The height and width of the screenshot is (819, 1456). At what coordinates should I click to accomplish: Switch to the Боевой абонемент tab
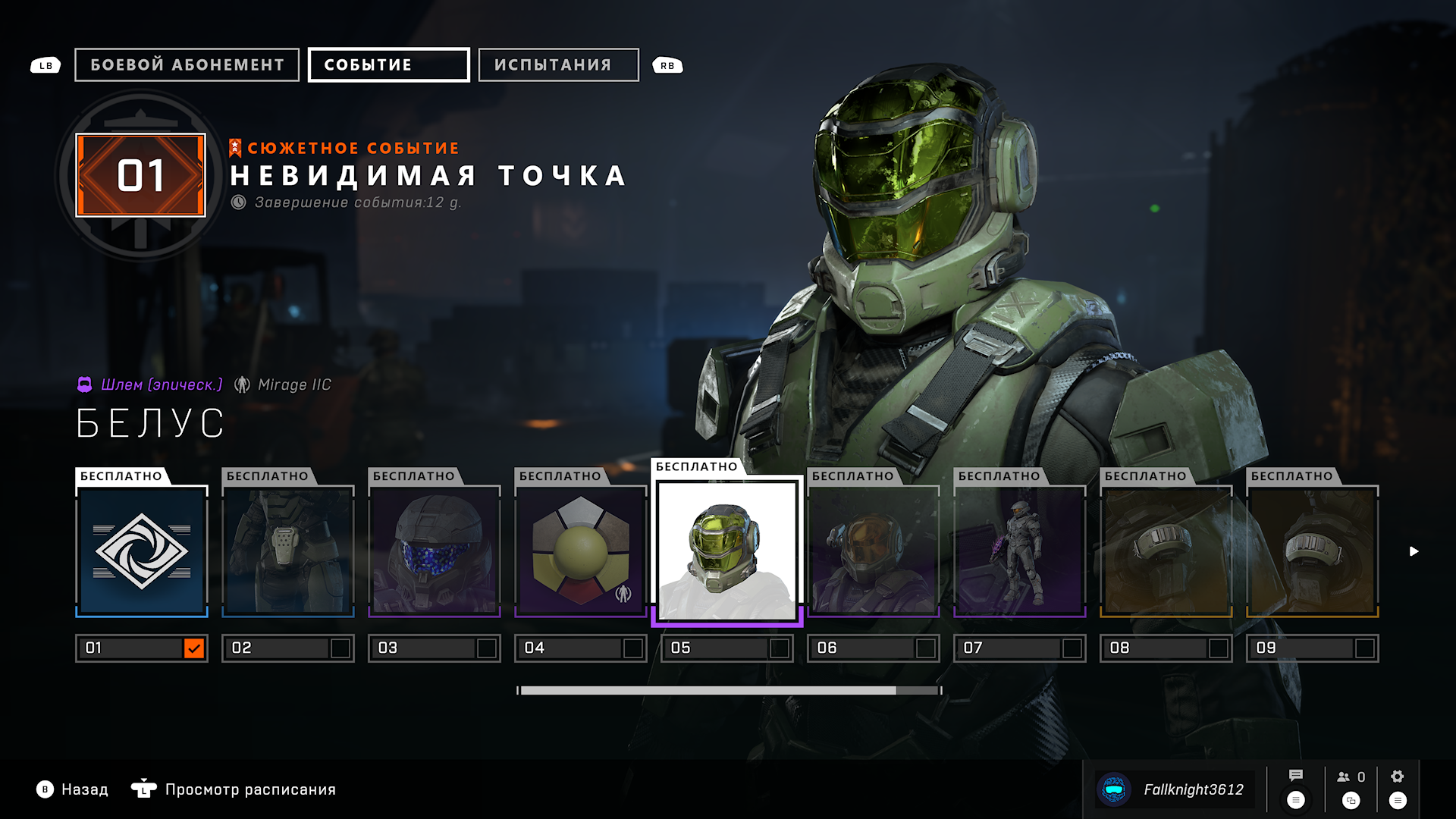pyautogui.click(x=187, y=65)
